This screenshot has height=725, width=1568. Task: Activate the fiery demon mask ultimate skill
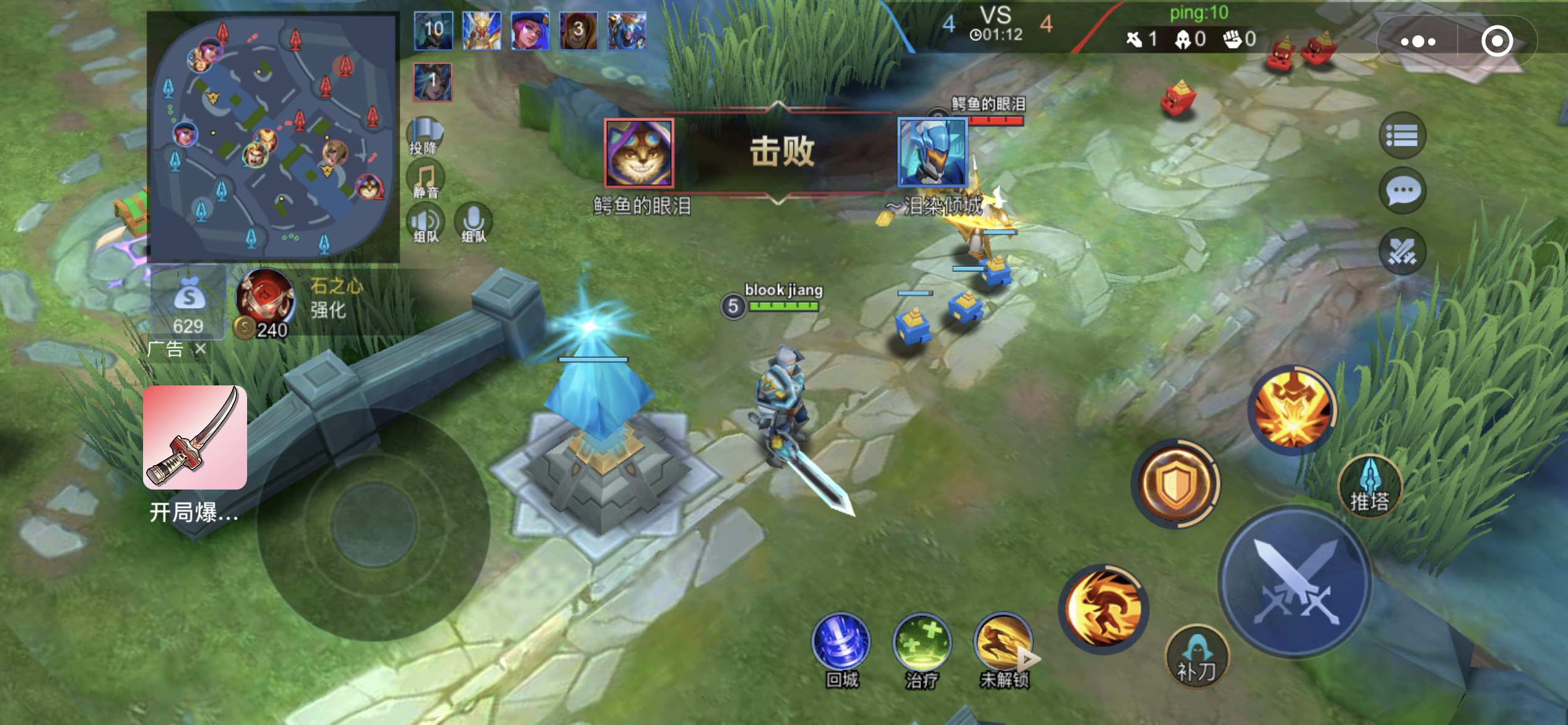click(1293, 409)
